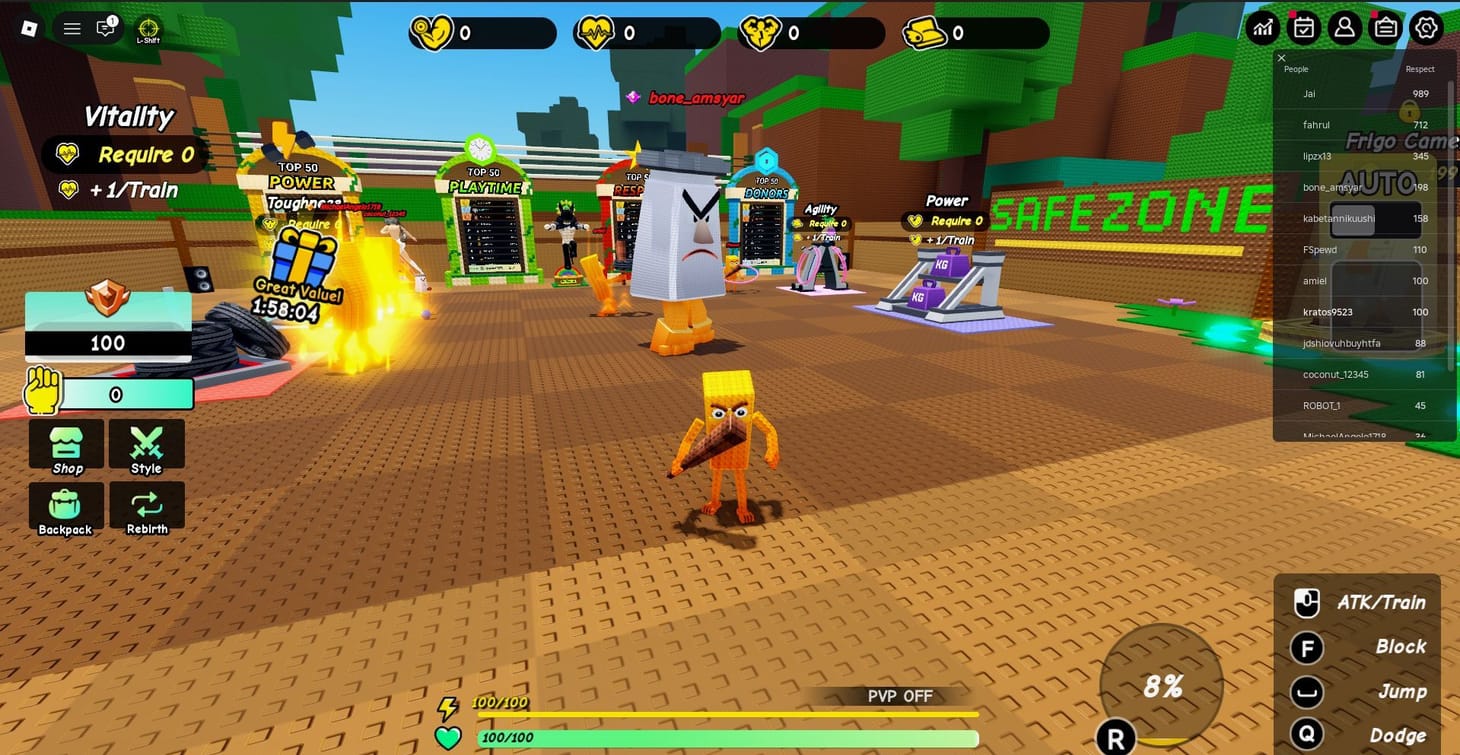Close the People leaderboard panel
Screen dimensions: 1460x755
(1281, 58)
